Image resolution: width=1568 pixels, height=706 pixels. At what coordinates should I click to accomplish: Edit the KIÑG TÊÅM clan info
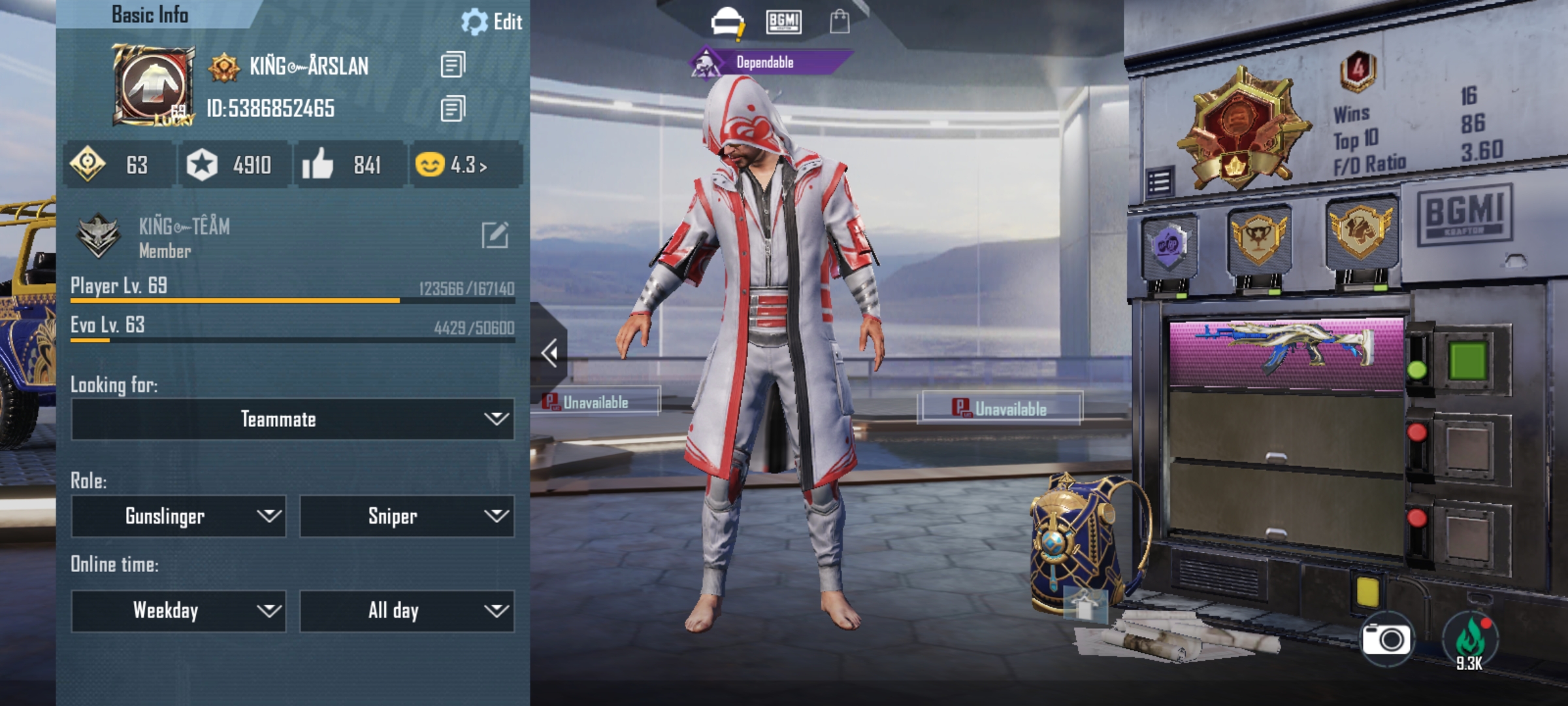[495, 235]
